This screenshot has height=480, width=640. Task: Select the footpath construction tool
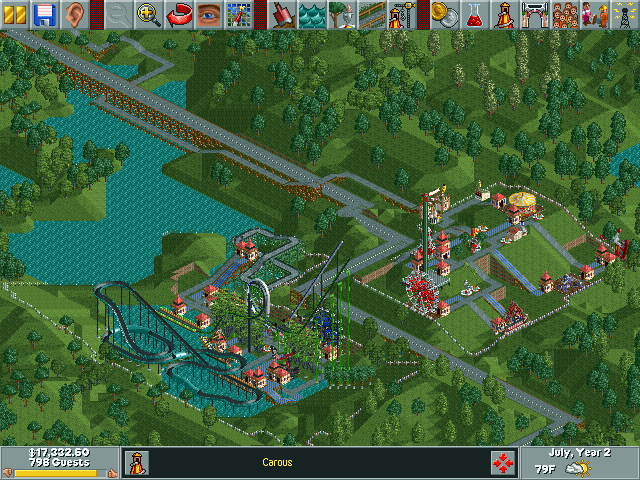tap(372, 14)
